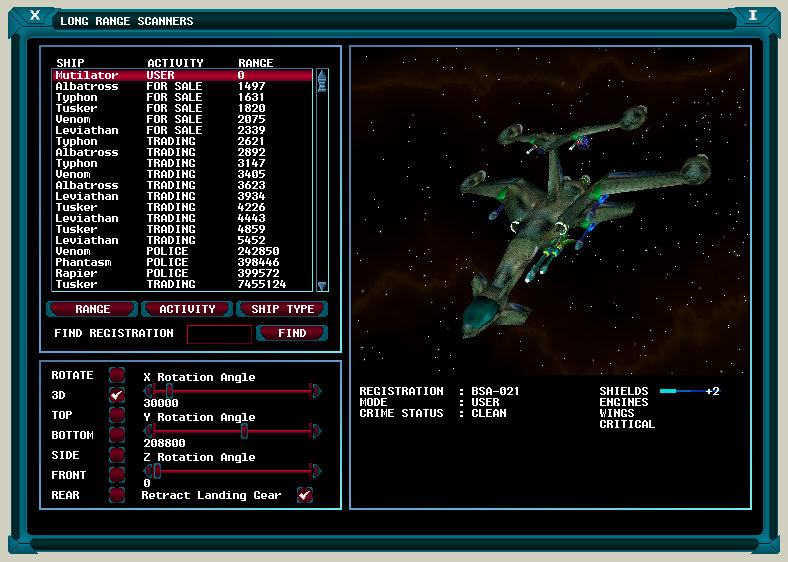Sort ship list by Activity

[x=187, y=309]
